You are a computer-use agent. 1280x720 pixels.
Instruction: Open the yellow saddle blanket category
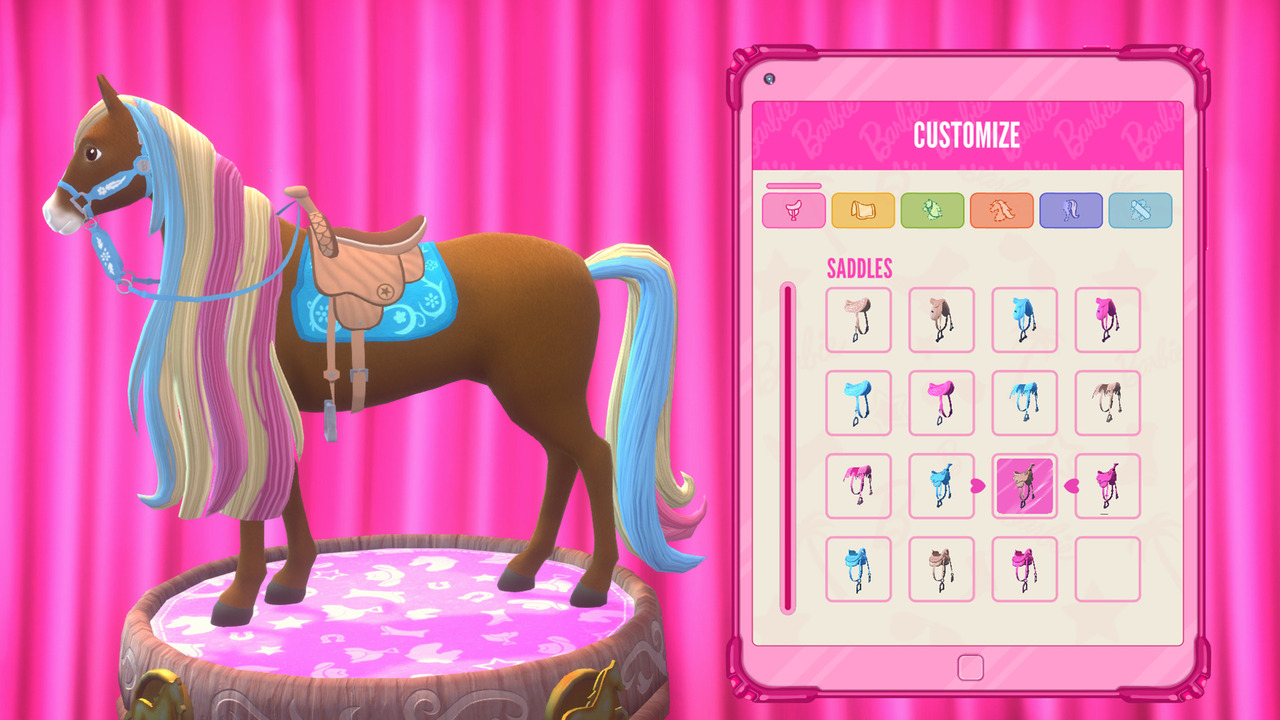[863, 210]
